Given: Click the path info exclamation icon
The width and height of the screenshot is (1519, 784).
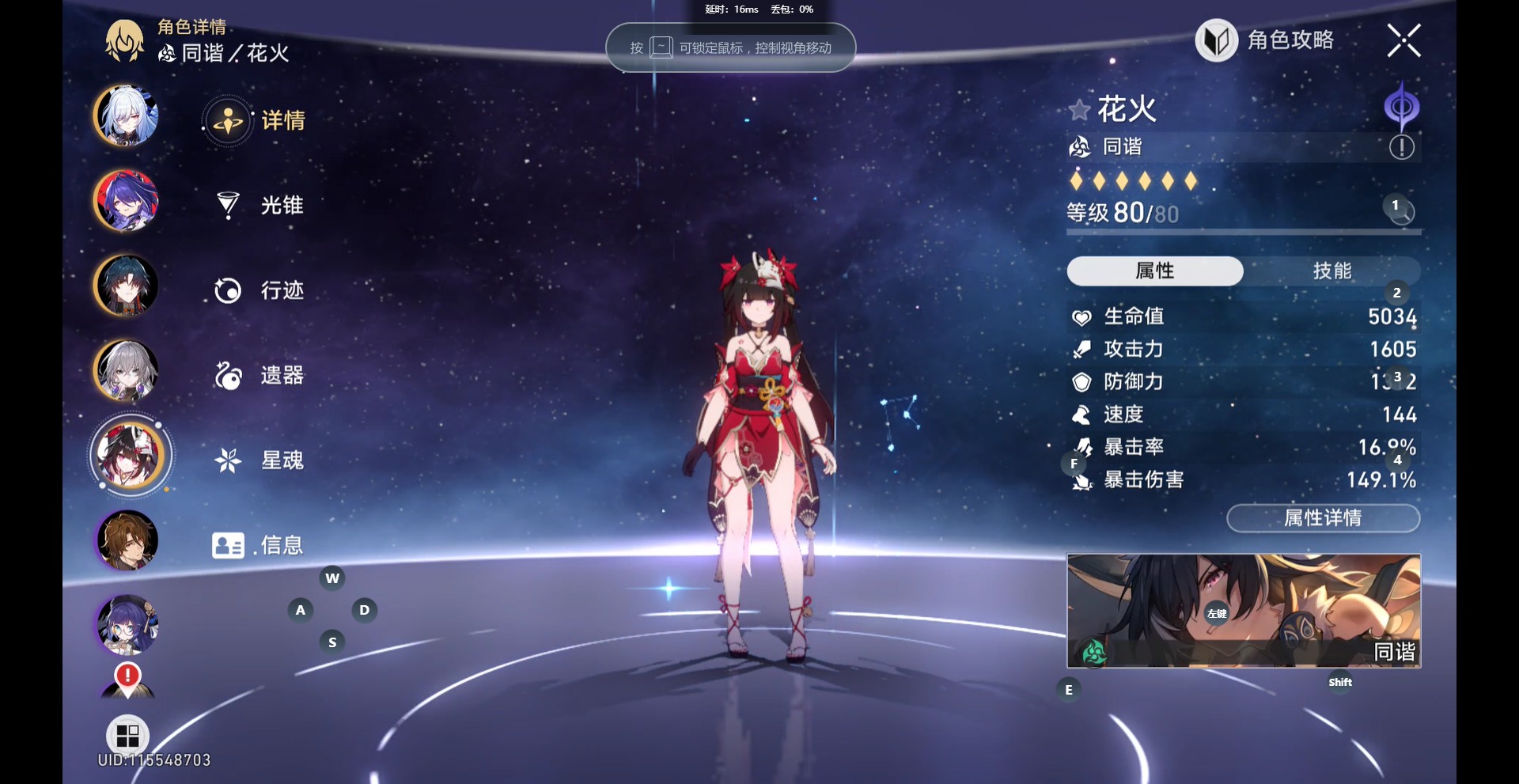Looking at the screenshot, I should 1401,147.
